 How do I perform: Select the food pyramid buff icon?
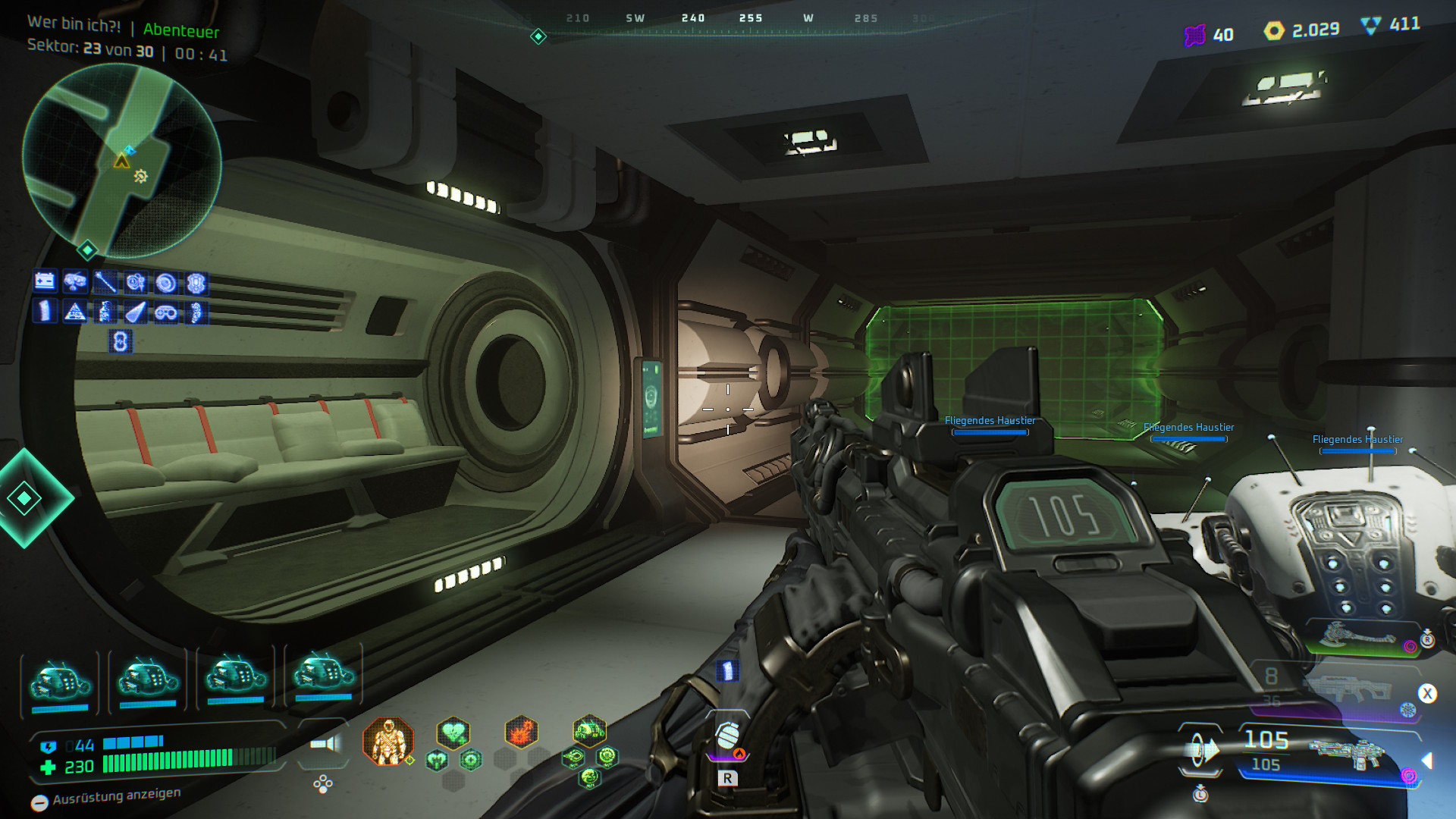coord(74,312)
